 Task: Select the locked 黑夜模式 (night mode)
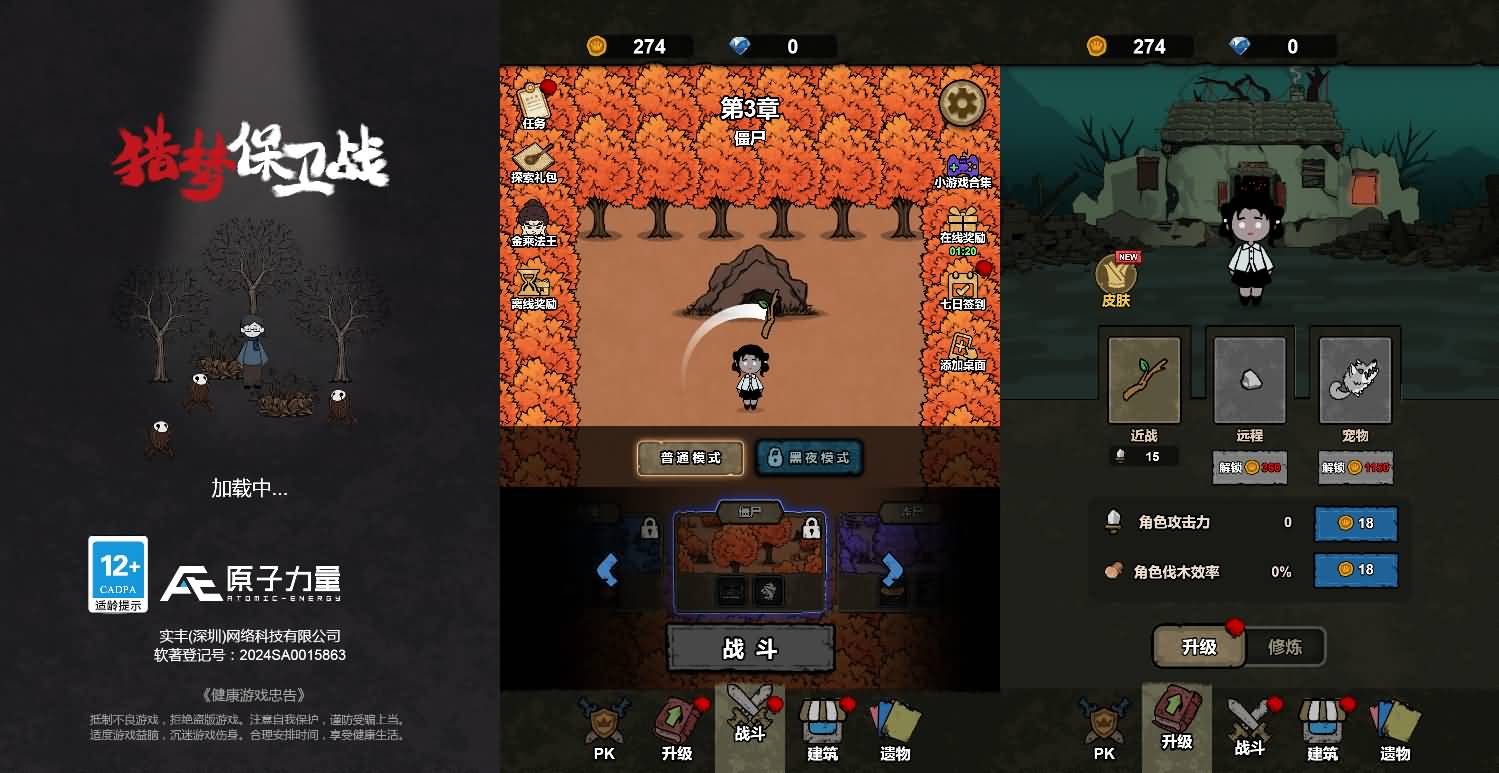(810, 458)
